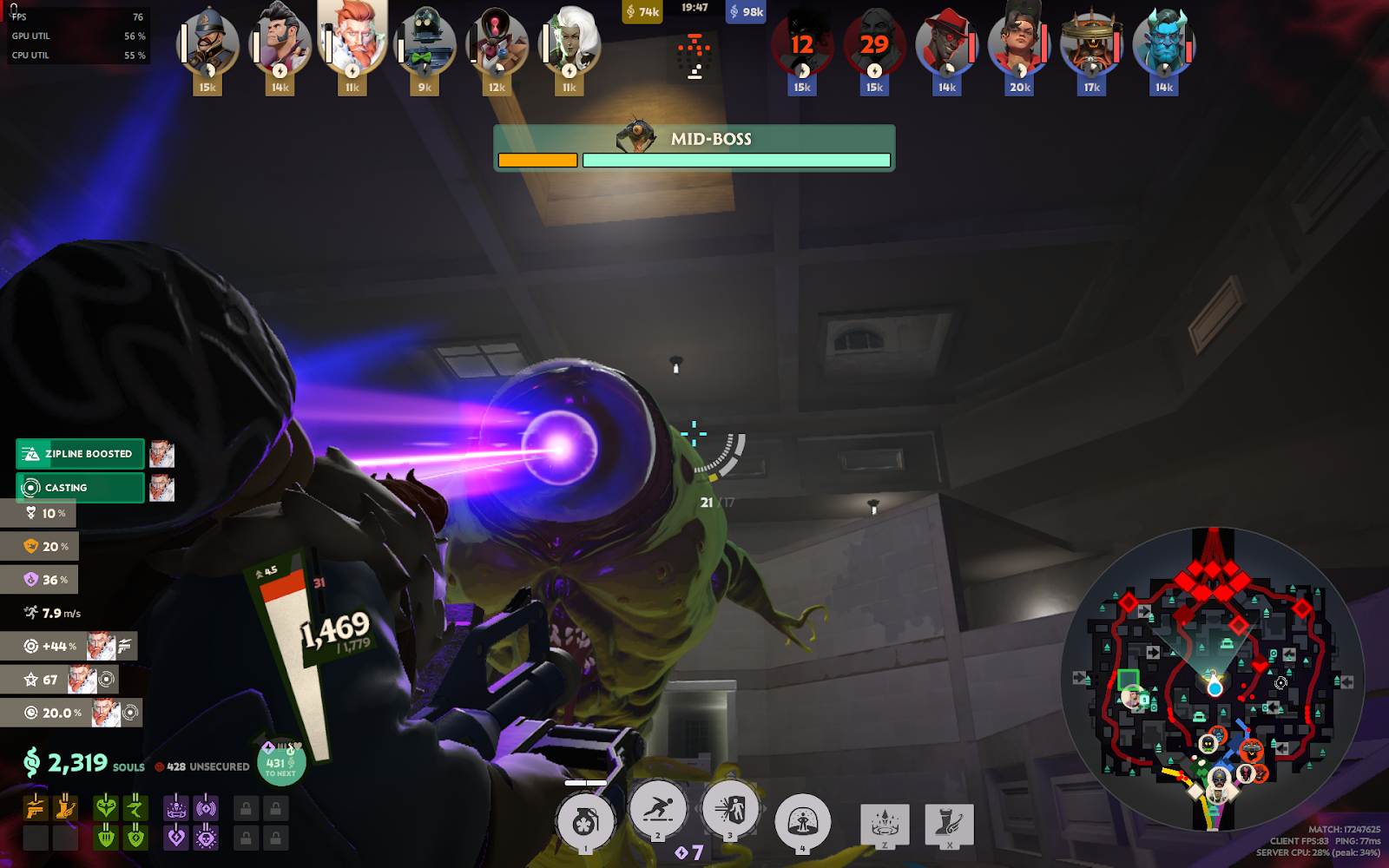Viewport: 1389px width, 868px height.
Task: Select the orange pistol weapon item slot
Action: 36,808
